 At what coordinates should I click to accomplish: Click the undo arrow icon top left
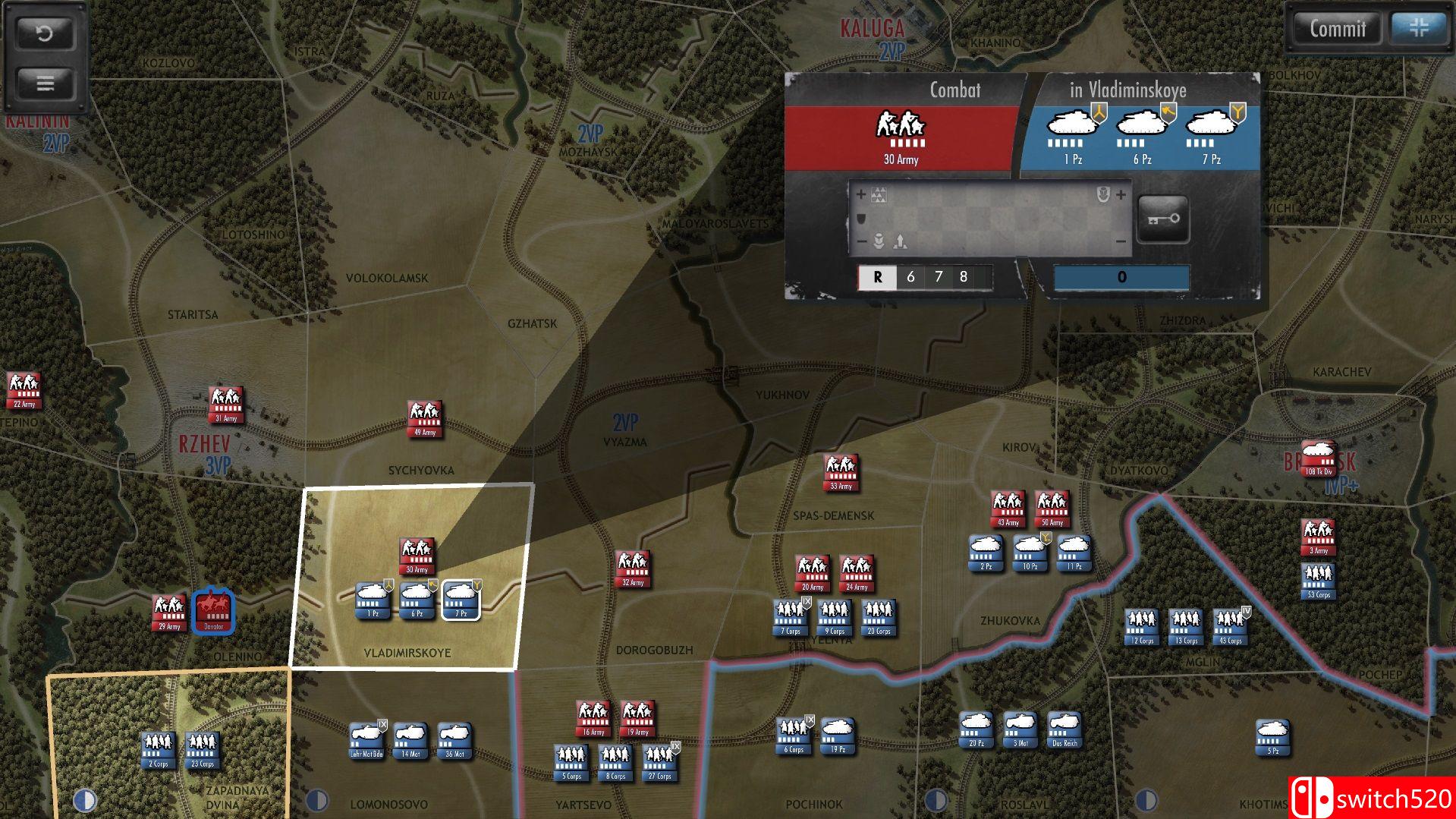pos(45,34)
